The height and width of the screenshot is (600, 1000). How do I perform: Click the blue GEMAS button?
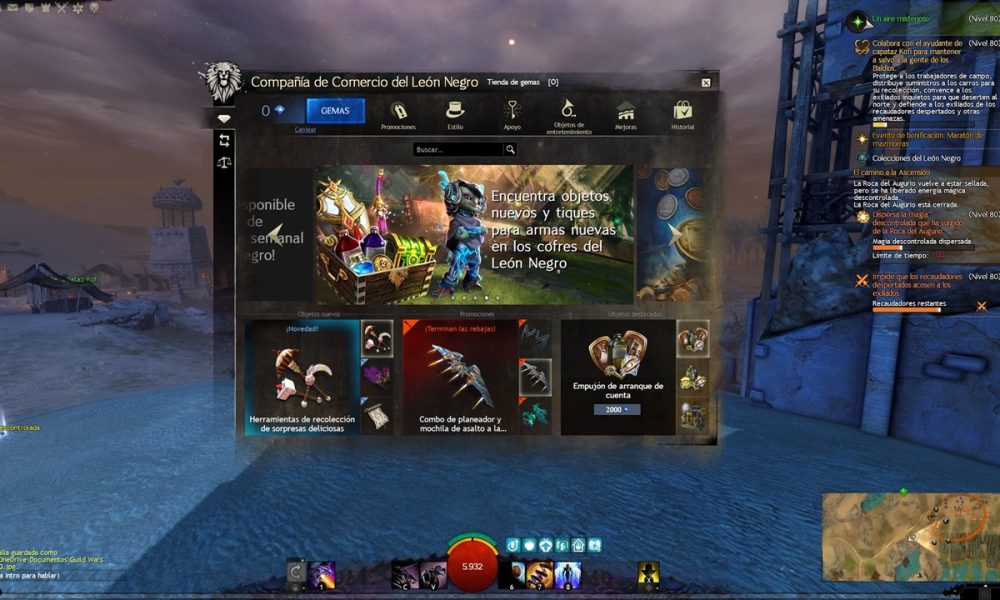point(335,111)
